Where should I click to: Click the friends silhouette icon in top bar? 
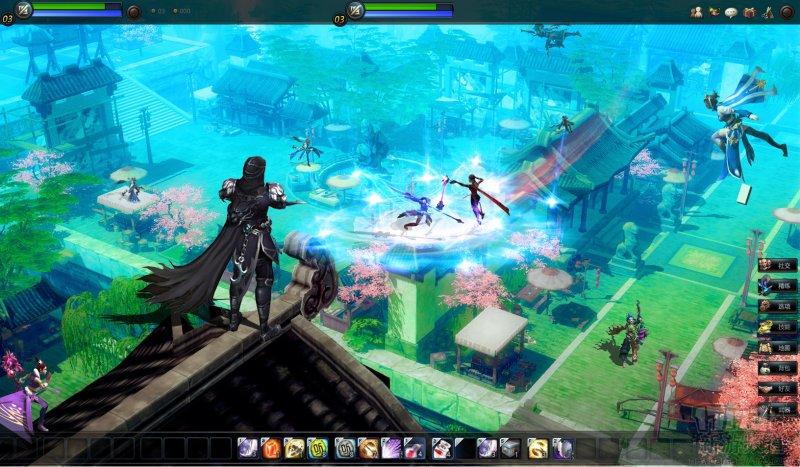pyautogui.click(x=696, y=12)
